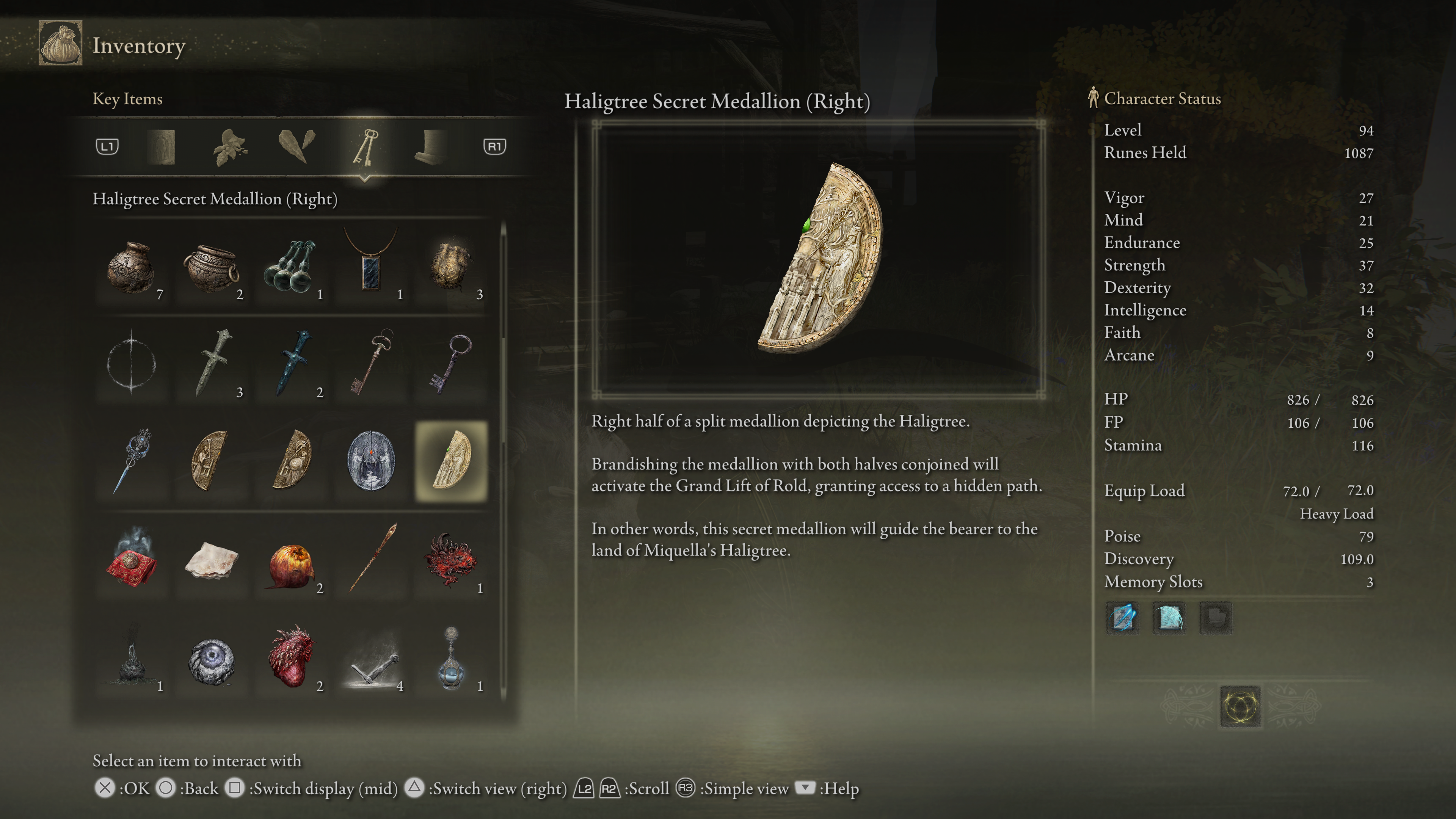1456x819 pixels.
Task: Choose the Dectus Medallion left half
Action: coord(212,460)
